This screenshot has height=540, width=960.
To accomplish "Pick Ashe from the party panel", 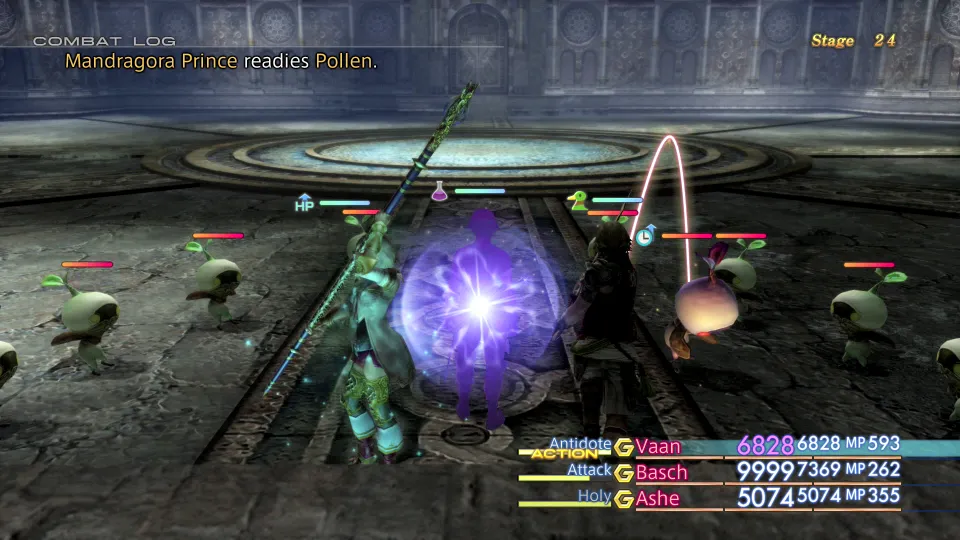I will (x=657, y=497).
